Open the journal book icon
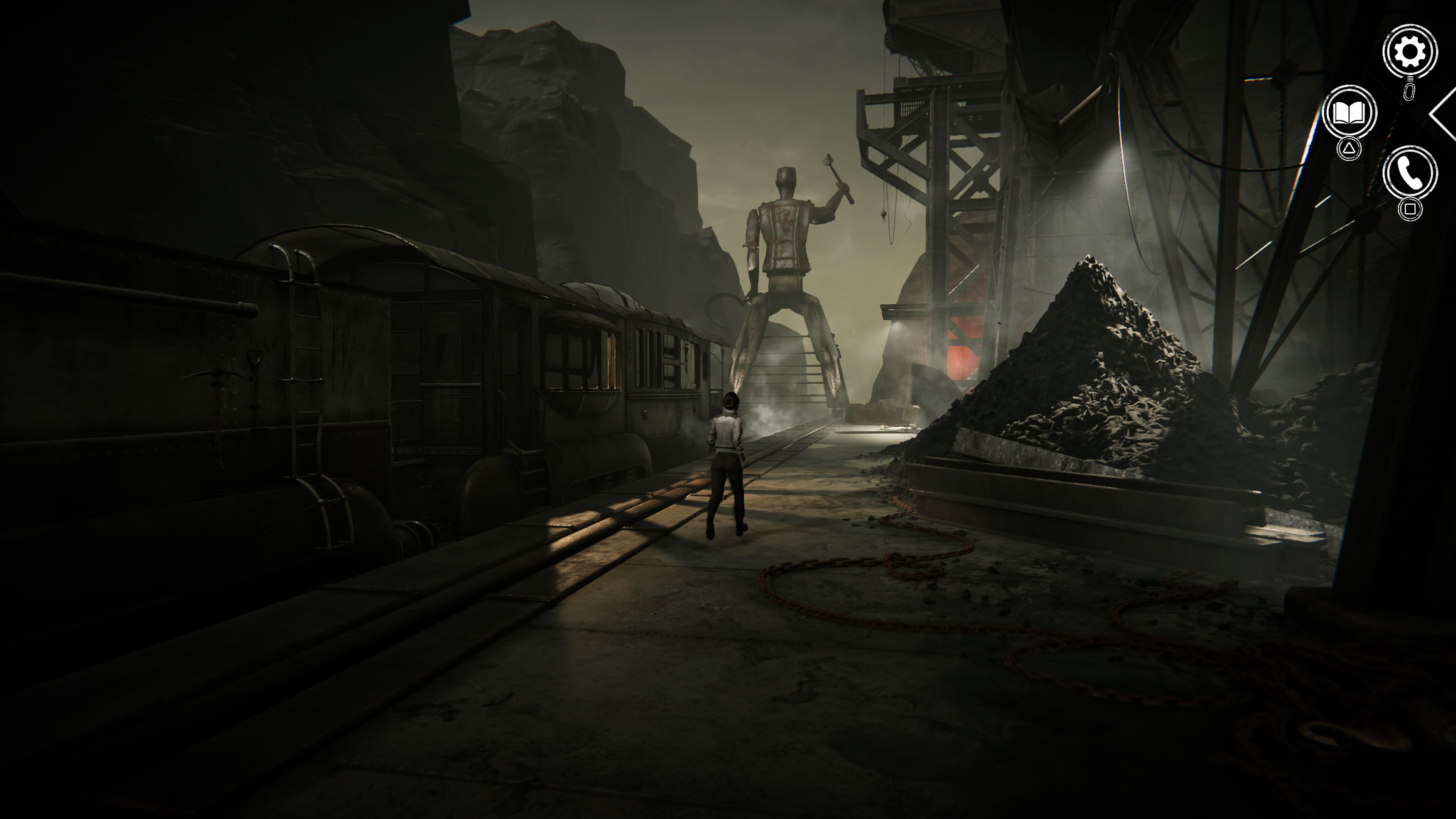The height and width of the screenshot is (819, 1456). (x=1349, y=113)
